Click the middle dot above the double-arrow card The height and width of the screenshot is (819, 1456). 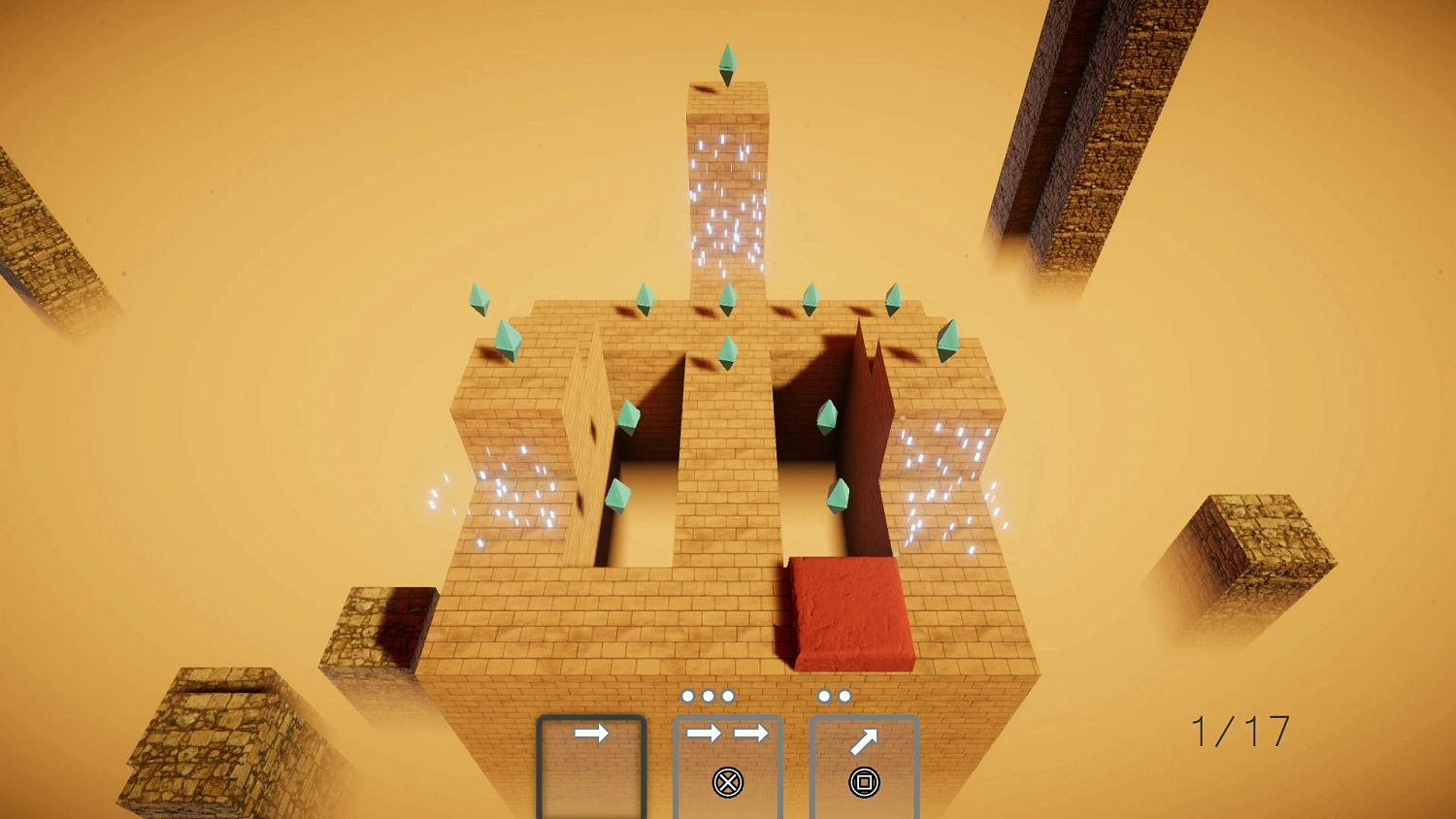pos(706,696)
